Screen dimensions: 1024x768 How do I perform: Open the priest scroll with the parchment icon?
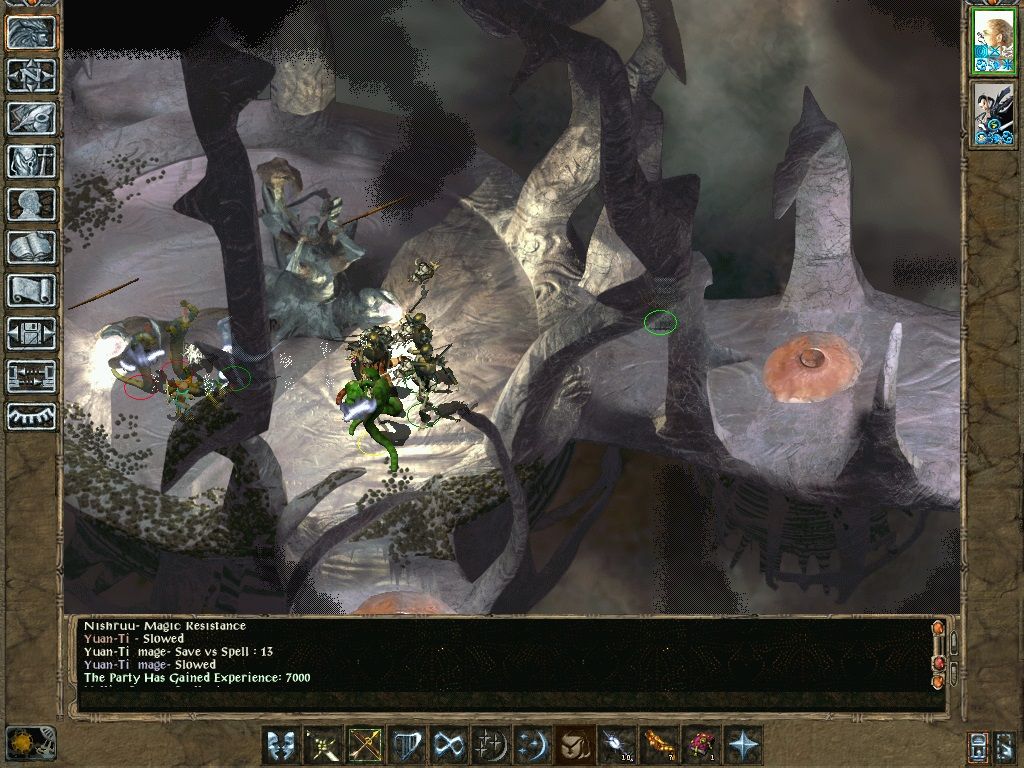click(31, 290)
